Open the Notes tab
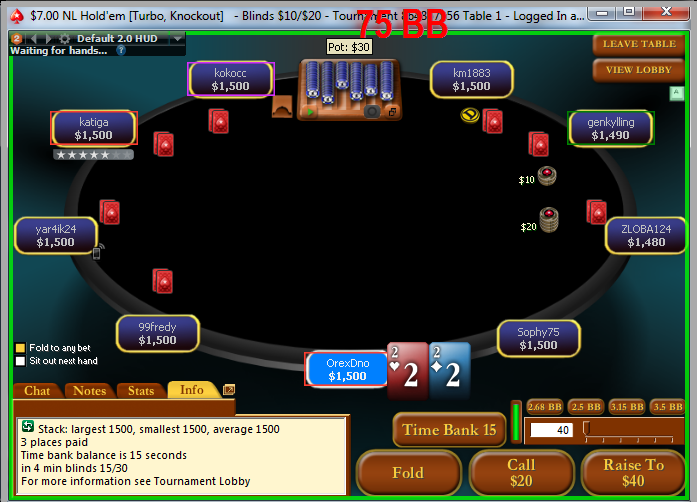Screen dimensions: 697x502 90,391
